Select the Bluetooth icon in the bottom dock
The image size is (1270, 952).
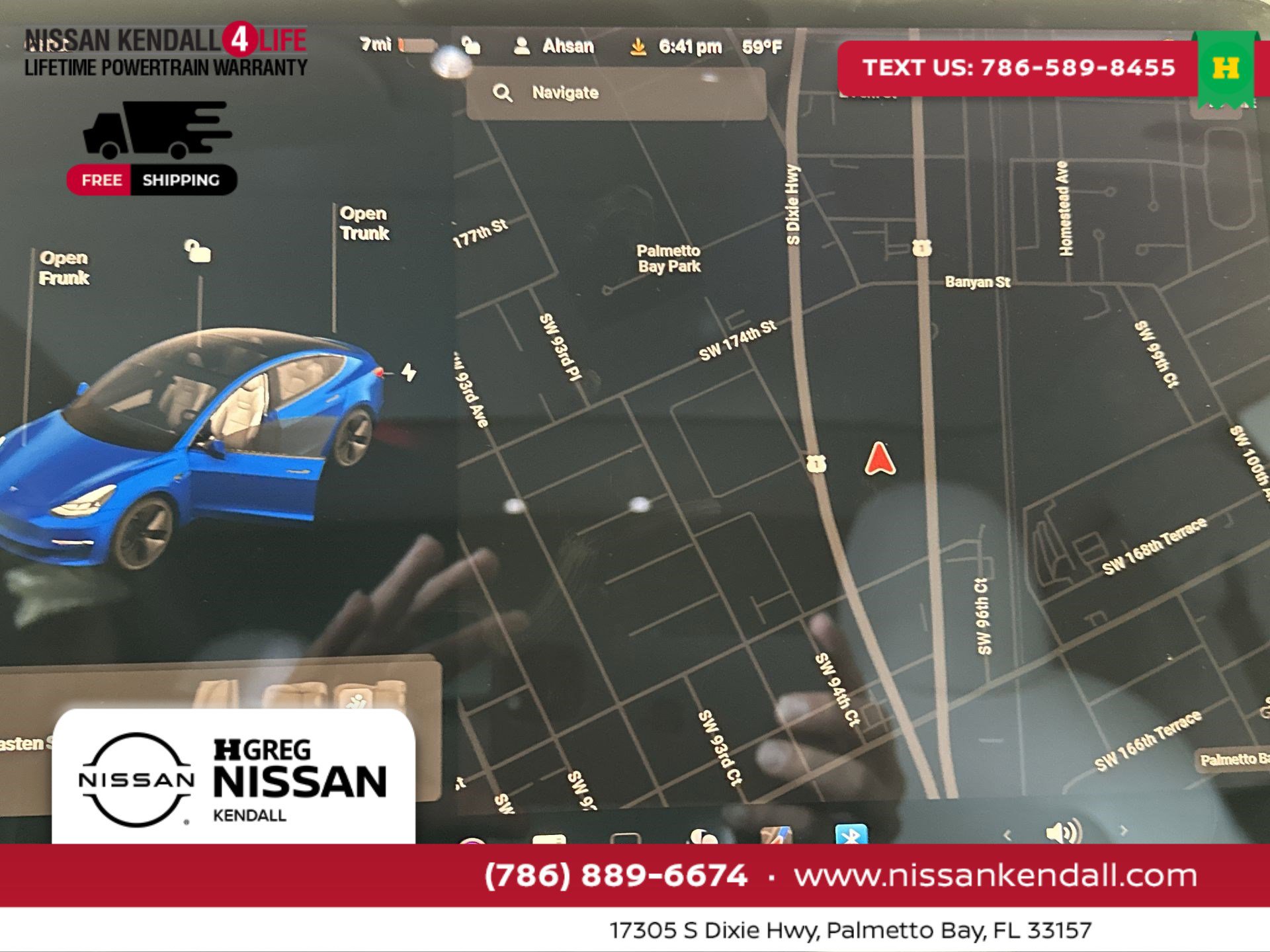pyautogui.click(x=849, y=834)
